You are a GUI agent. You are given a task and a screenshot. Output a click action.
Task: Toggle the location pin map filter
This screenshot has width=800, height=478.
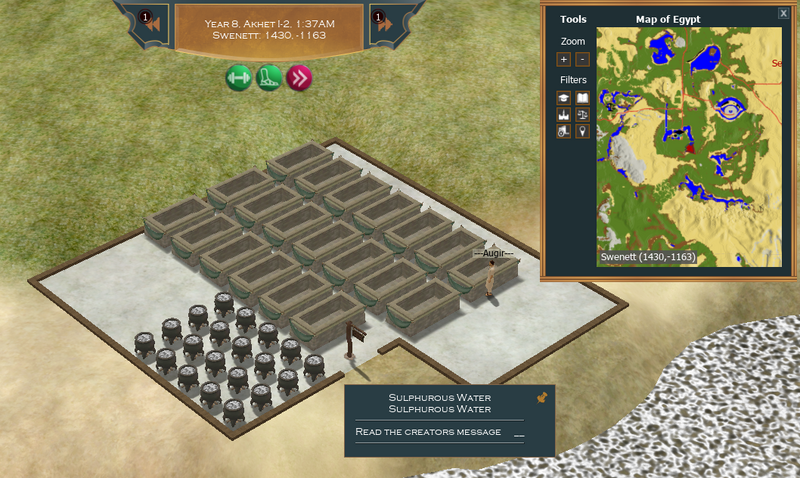583,131
